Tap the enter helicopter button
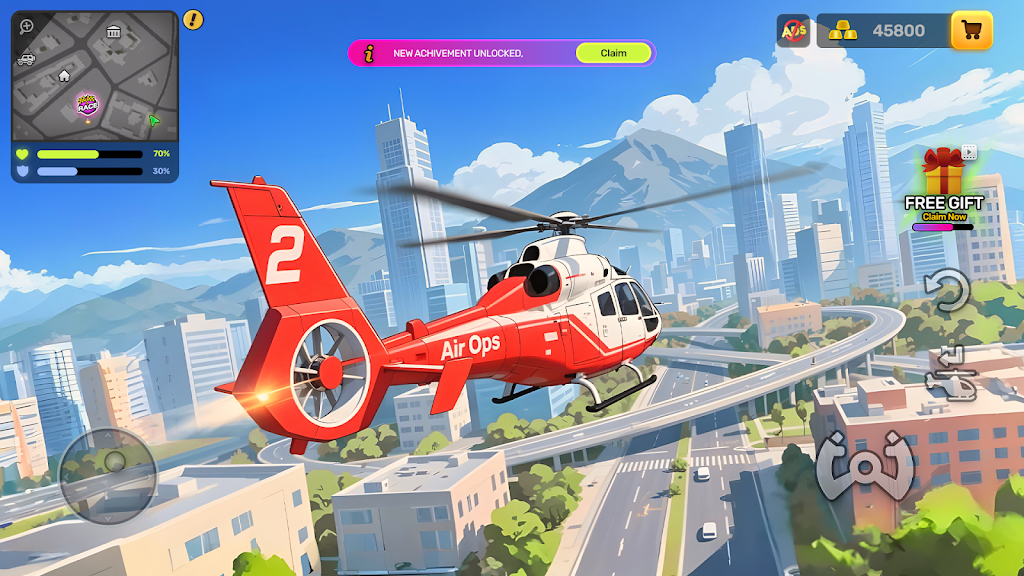This screenshot has height=576, width=1024. click(x=951, y=372)
